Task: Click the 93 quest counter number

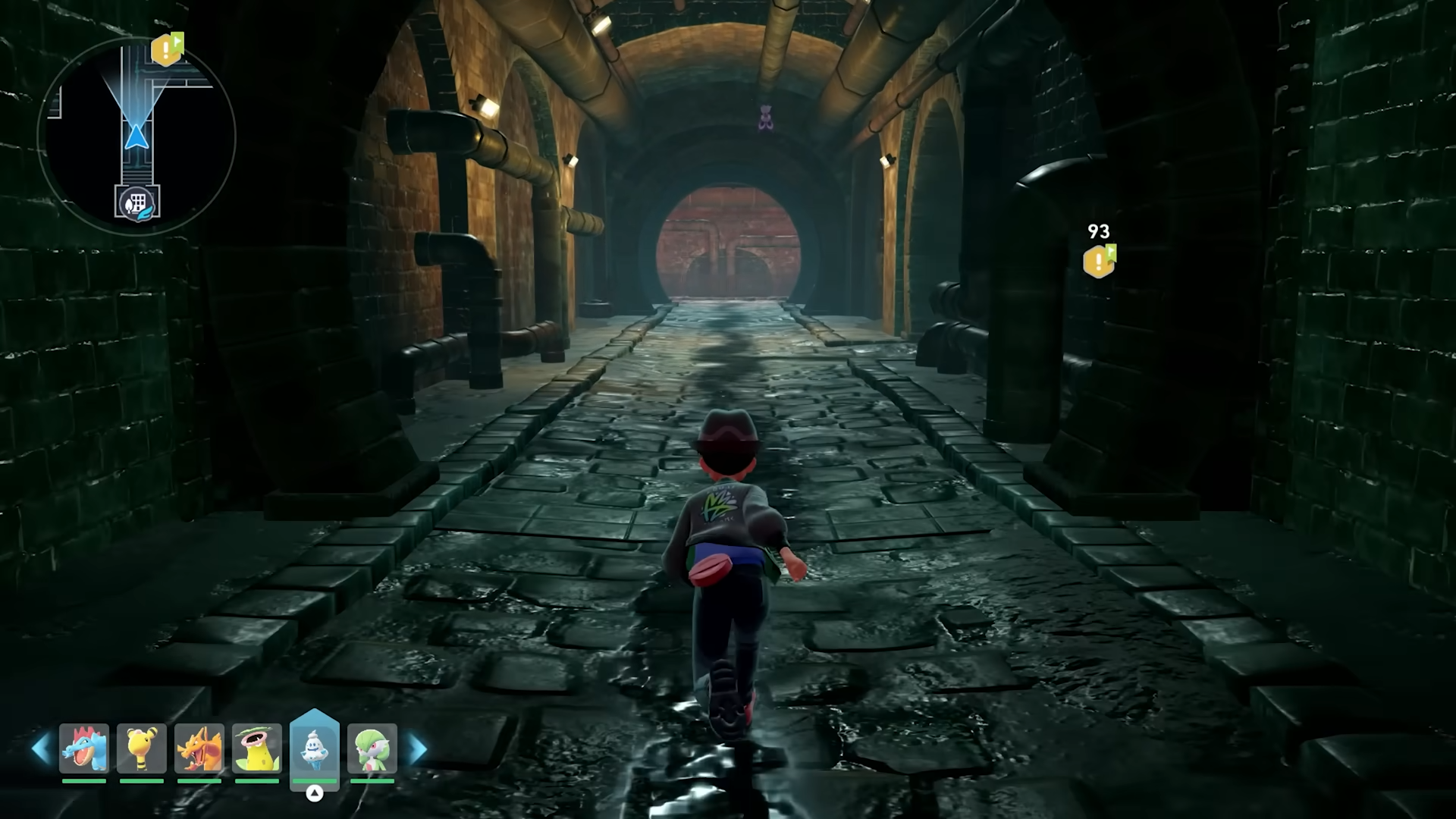Action: click(x=1097, y=231)
